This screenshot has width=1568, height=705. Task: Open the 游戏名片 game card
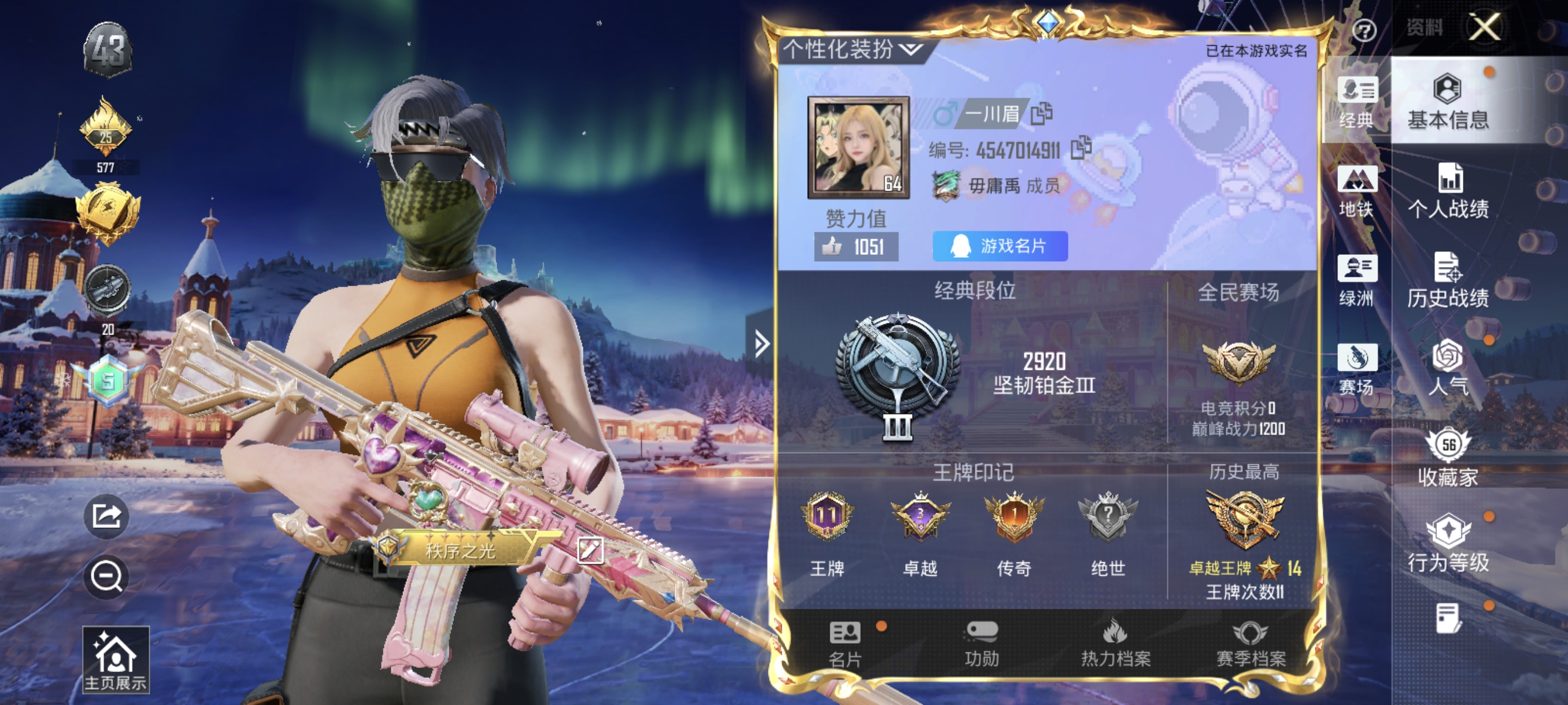(1000, 246)
